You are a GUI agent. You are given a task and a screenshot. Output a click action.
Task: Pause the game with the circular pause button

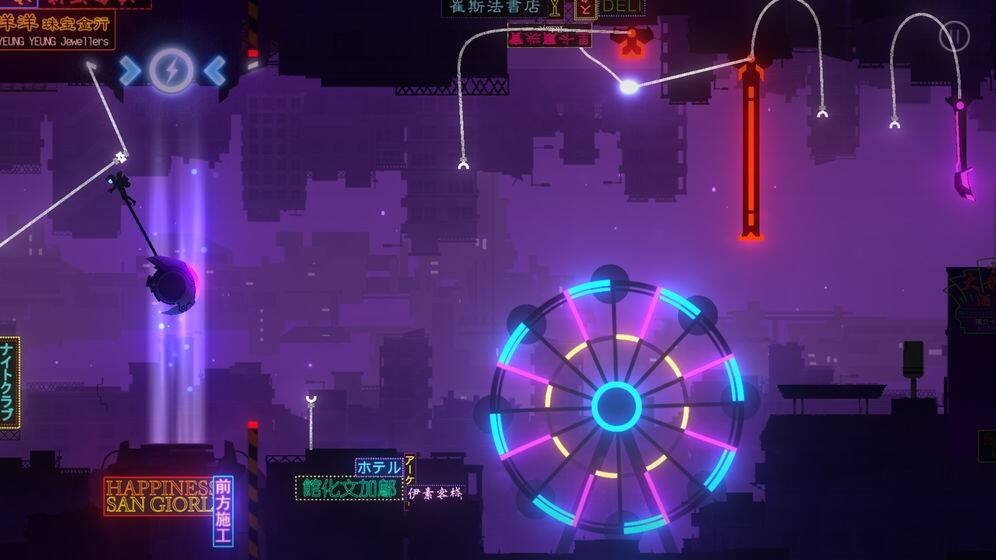[954, 37]
